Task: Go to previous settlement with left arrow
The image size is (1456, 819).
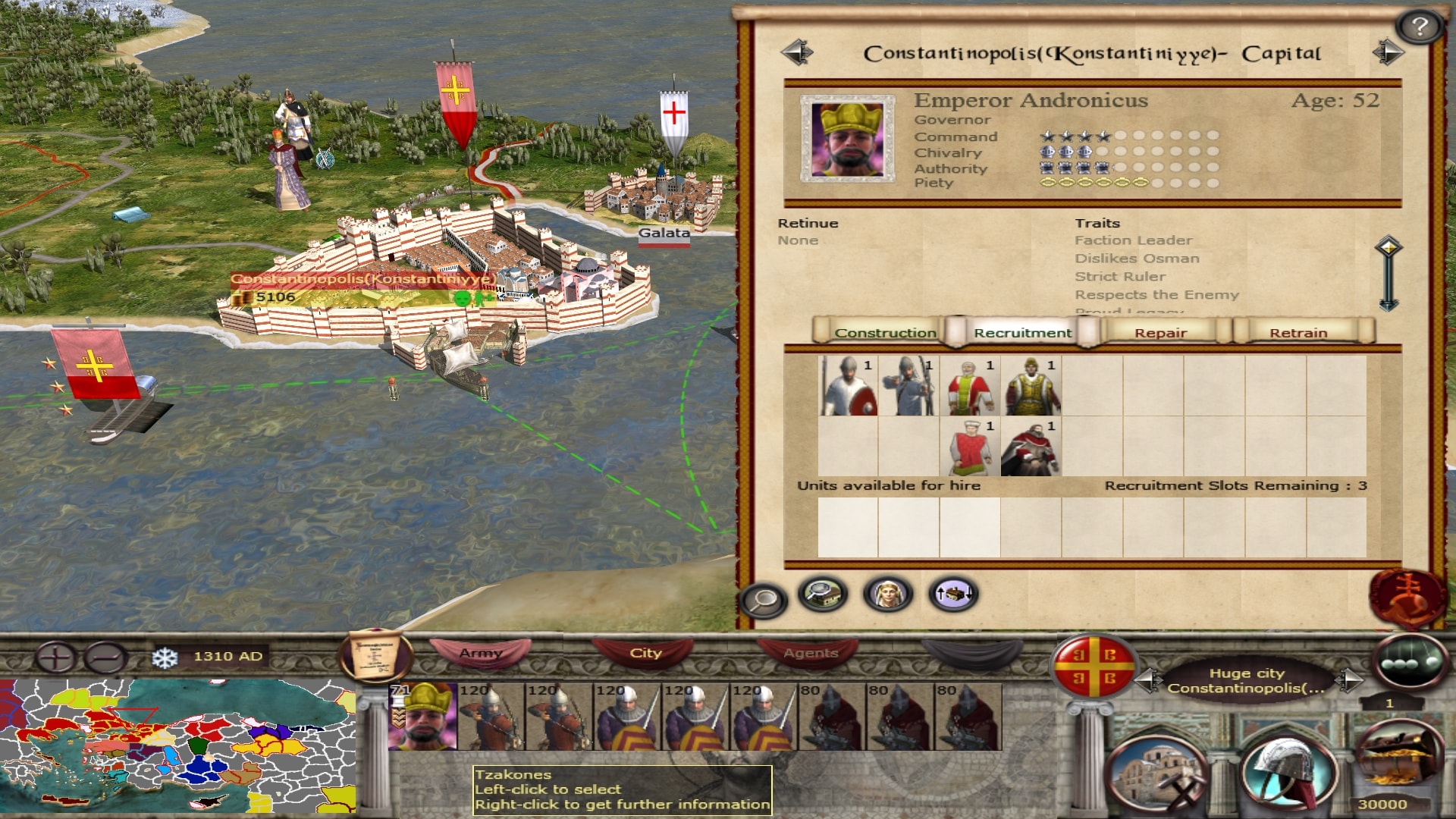Action: [x=797, y=52]
